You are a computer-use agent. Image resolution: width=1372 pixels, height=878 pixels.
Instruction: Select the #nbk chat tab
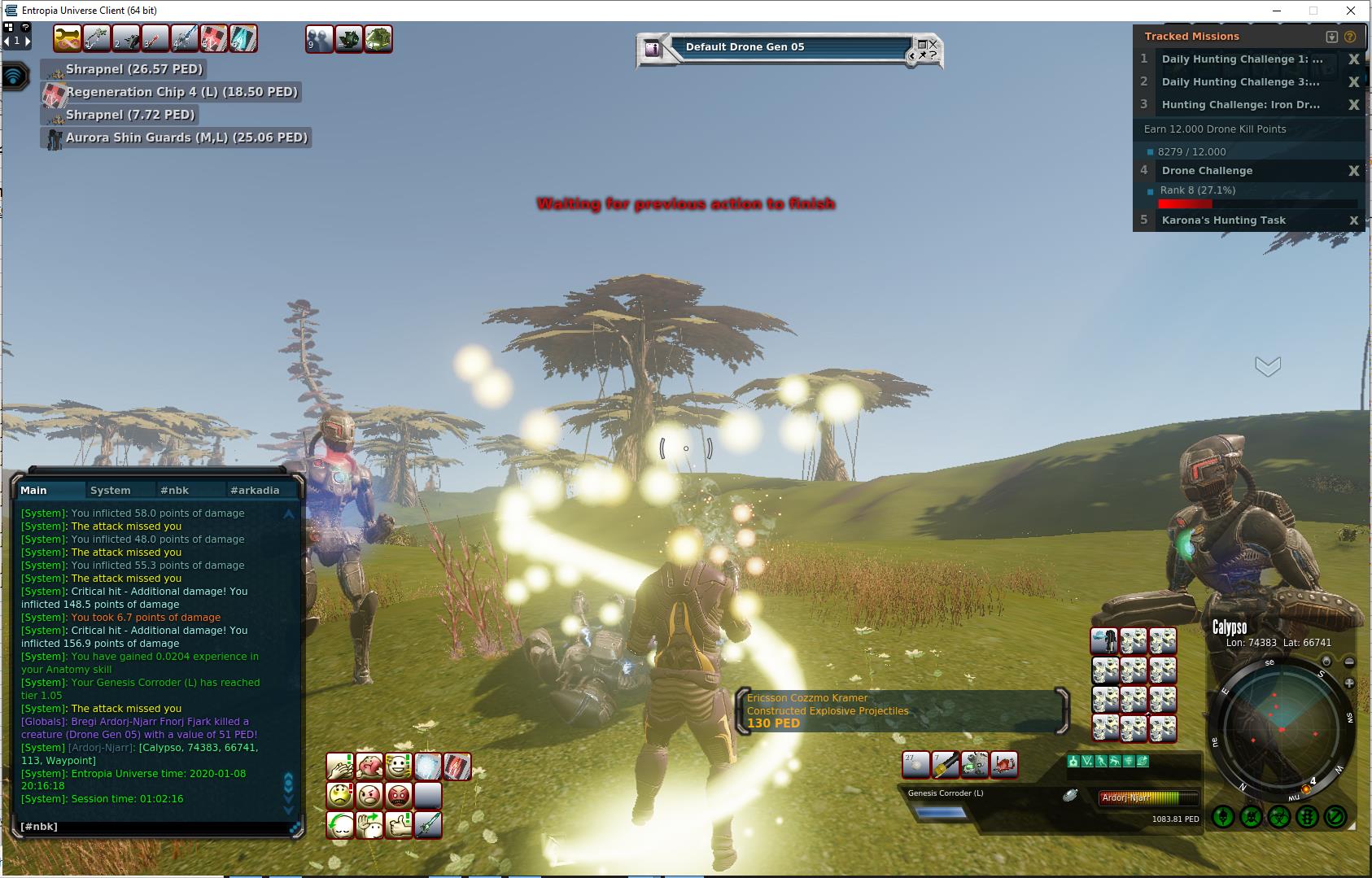click(174, 490)
